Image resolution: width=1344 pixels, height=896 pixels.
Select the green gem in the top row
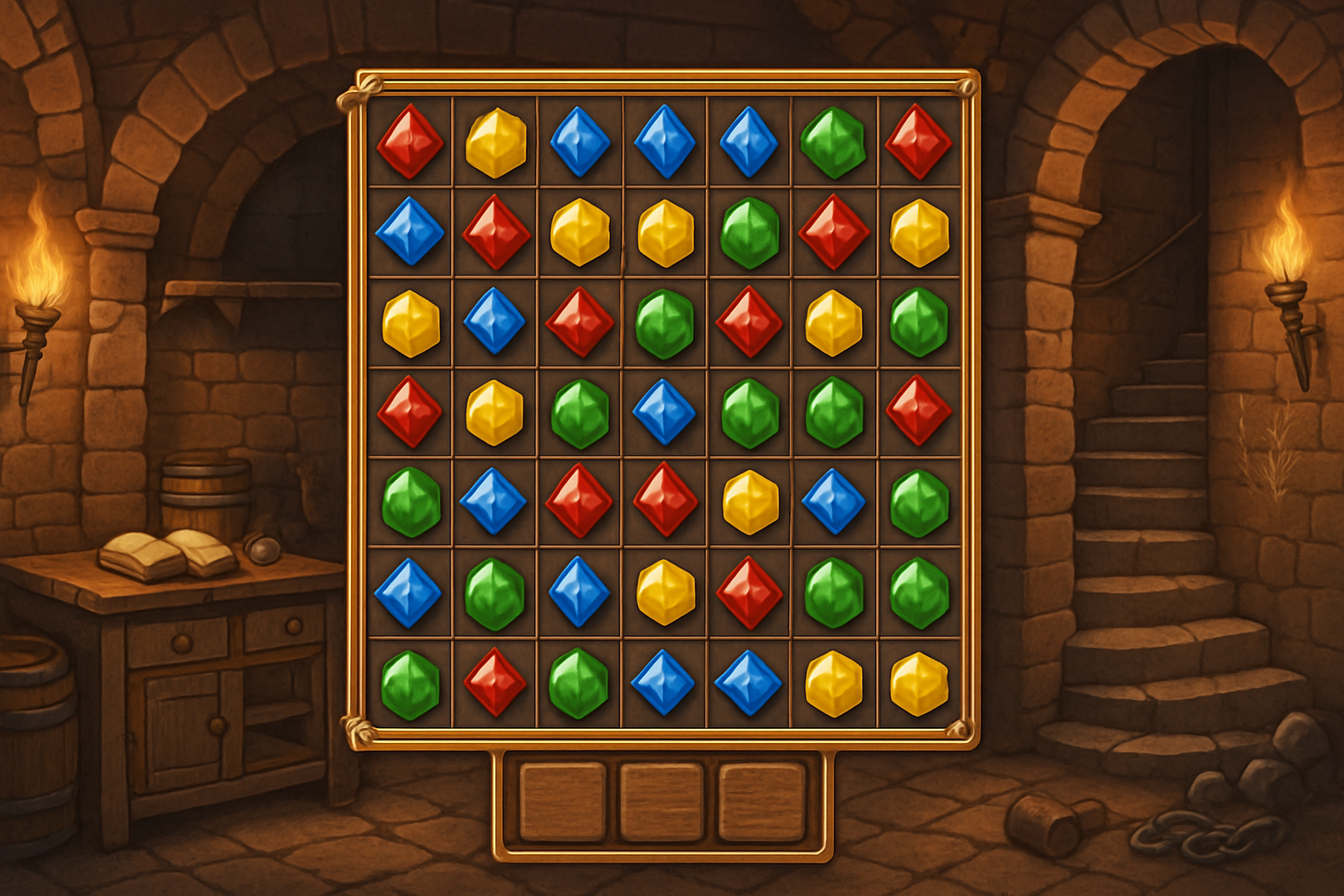831,143
